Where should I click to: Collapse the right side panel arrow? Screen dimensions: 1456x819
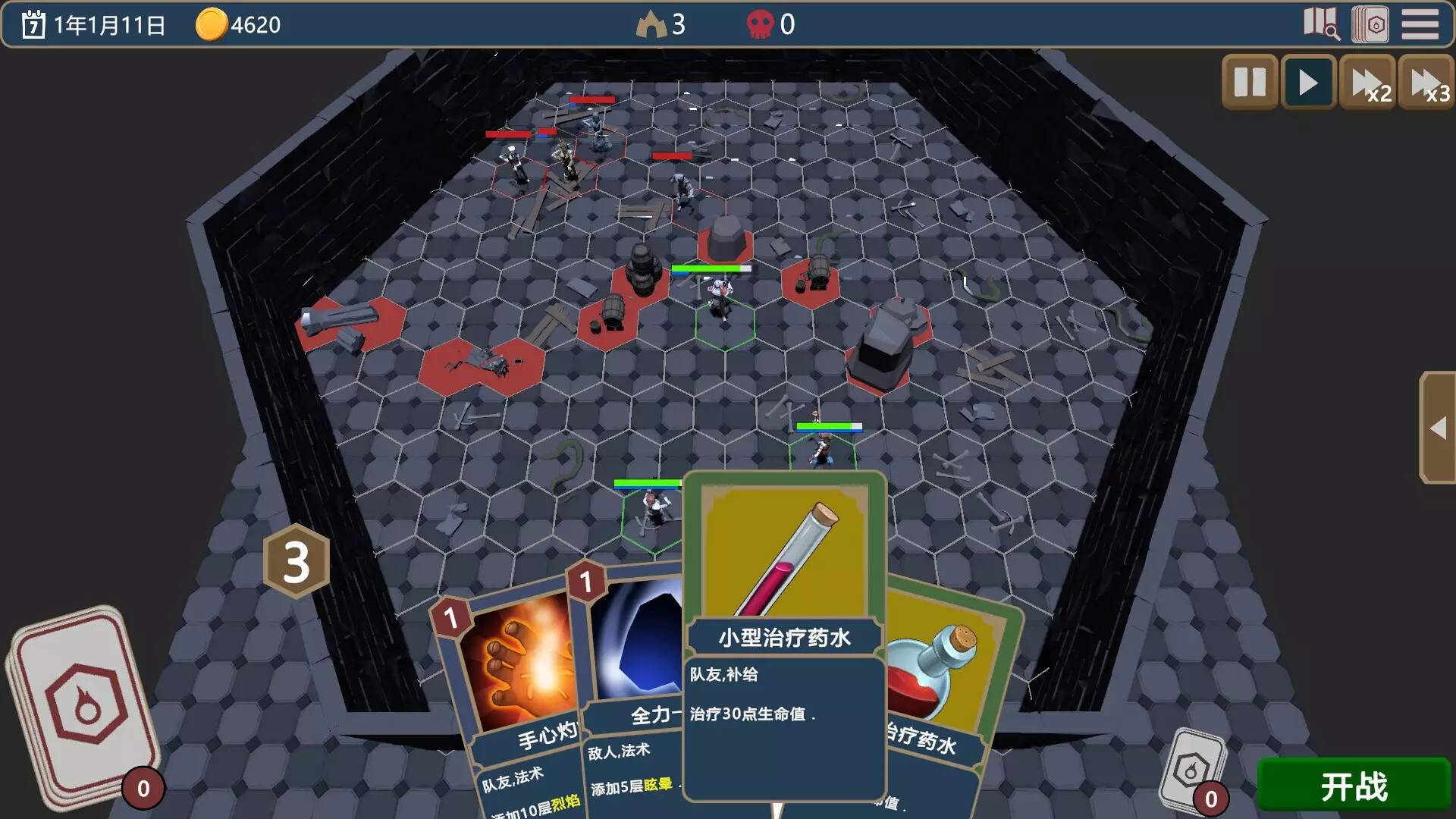click(1438, 428)
